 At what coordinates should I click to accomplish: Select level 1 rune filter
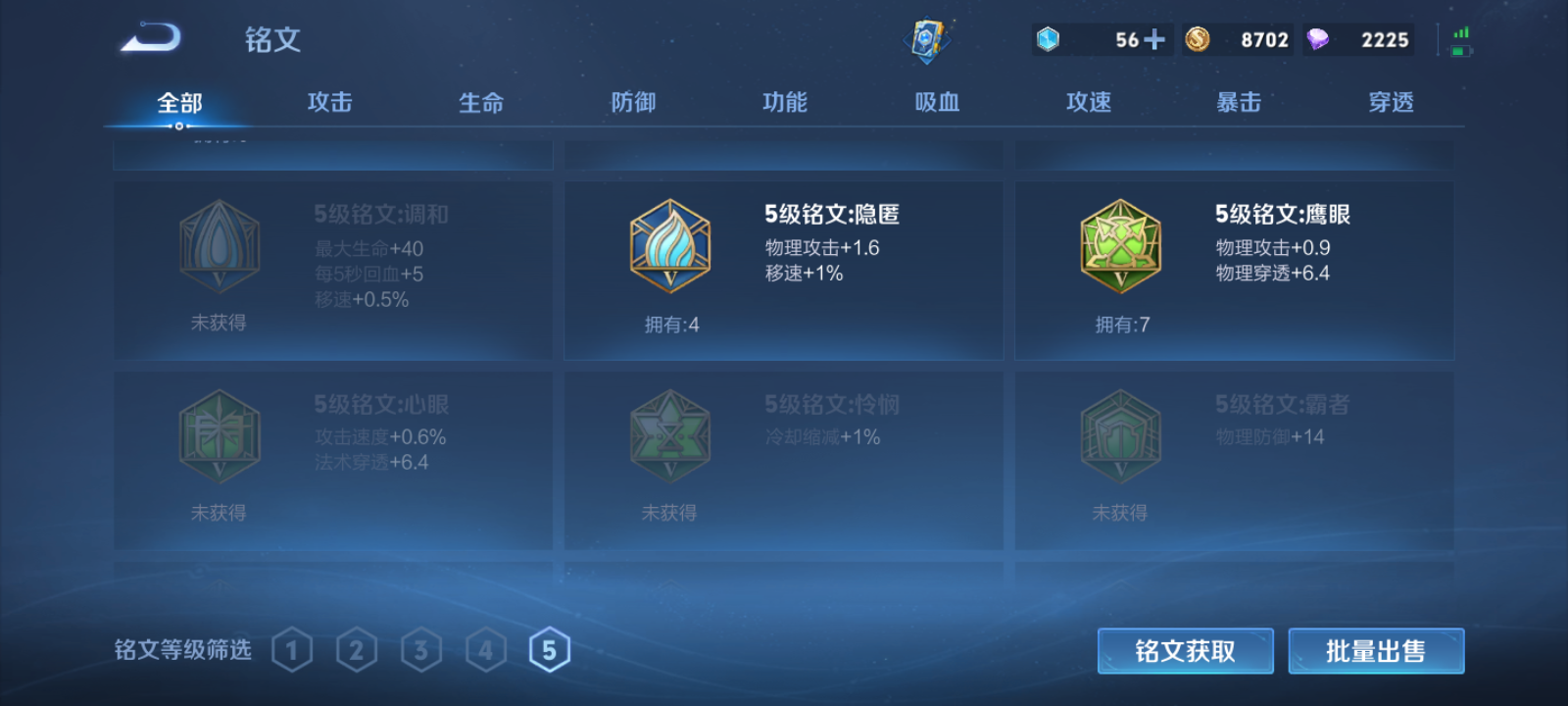pyautogui.click(x=292, y=648)
